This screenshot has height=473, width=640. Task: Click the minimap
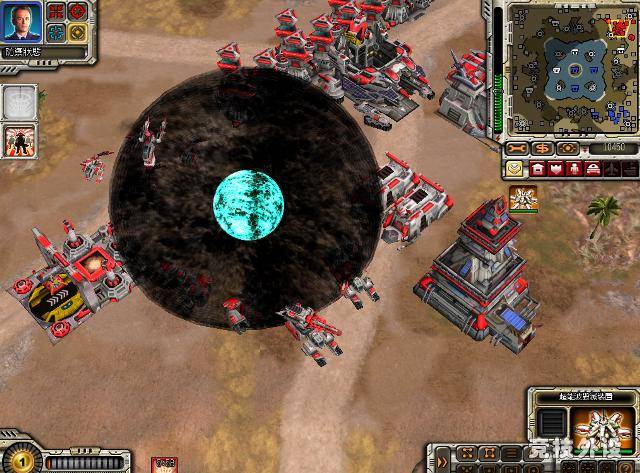(568, 68)
